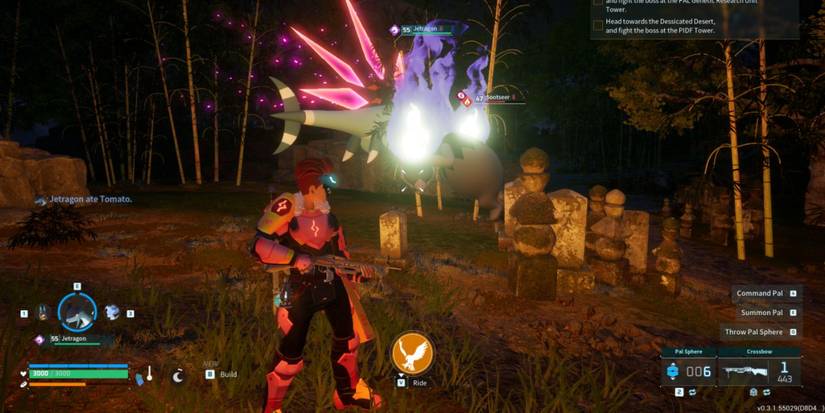Click the crescent moon night icon
Screen dimensions: 825x413
178,375
